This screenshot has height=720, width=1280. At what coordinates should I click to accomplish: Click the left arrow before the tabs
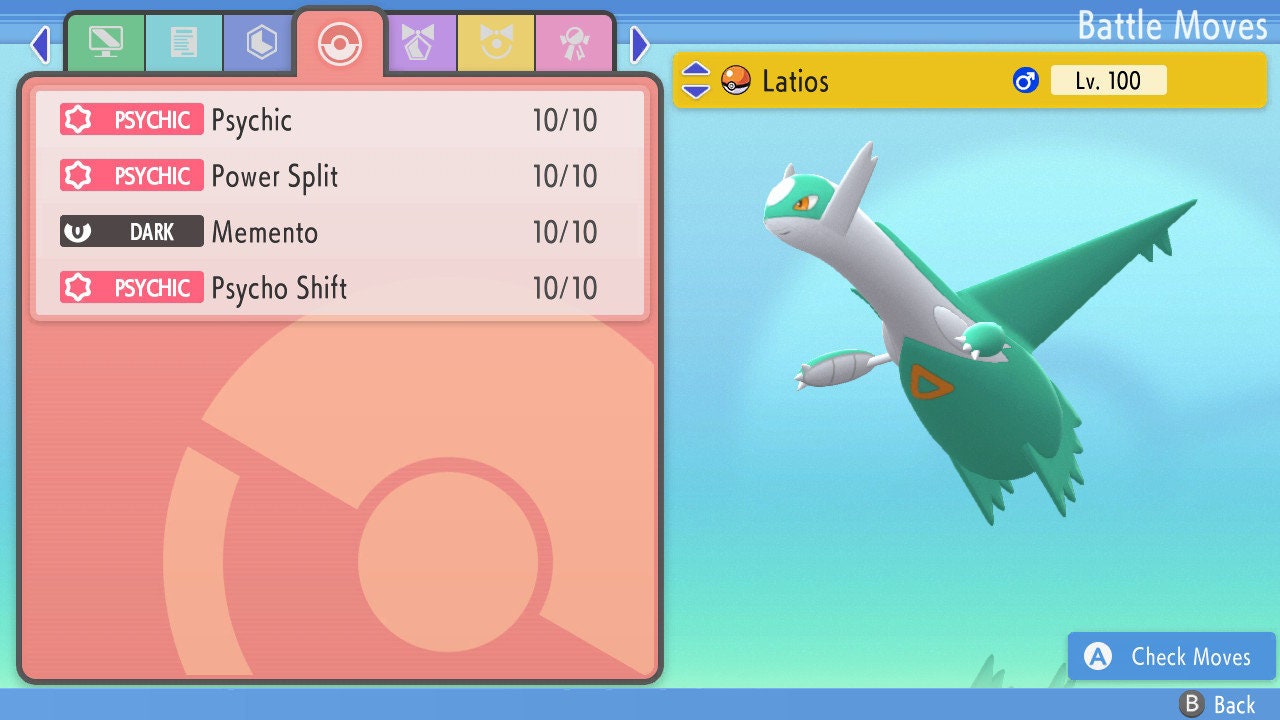click(40, 44)
